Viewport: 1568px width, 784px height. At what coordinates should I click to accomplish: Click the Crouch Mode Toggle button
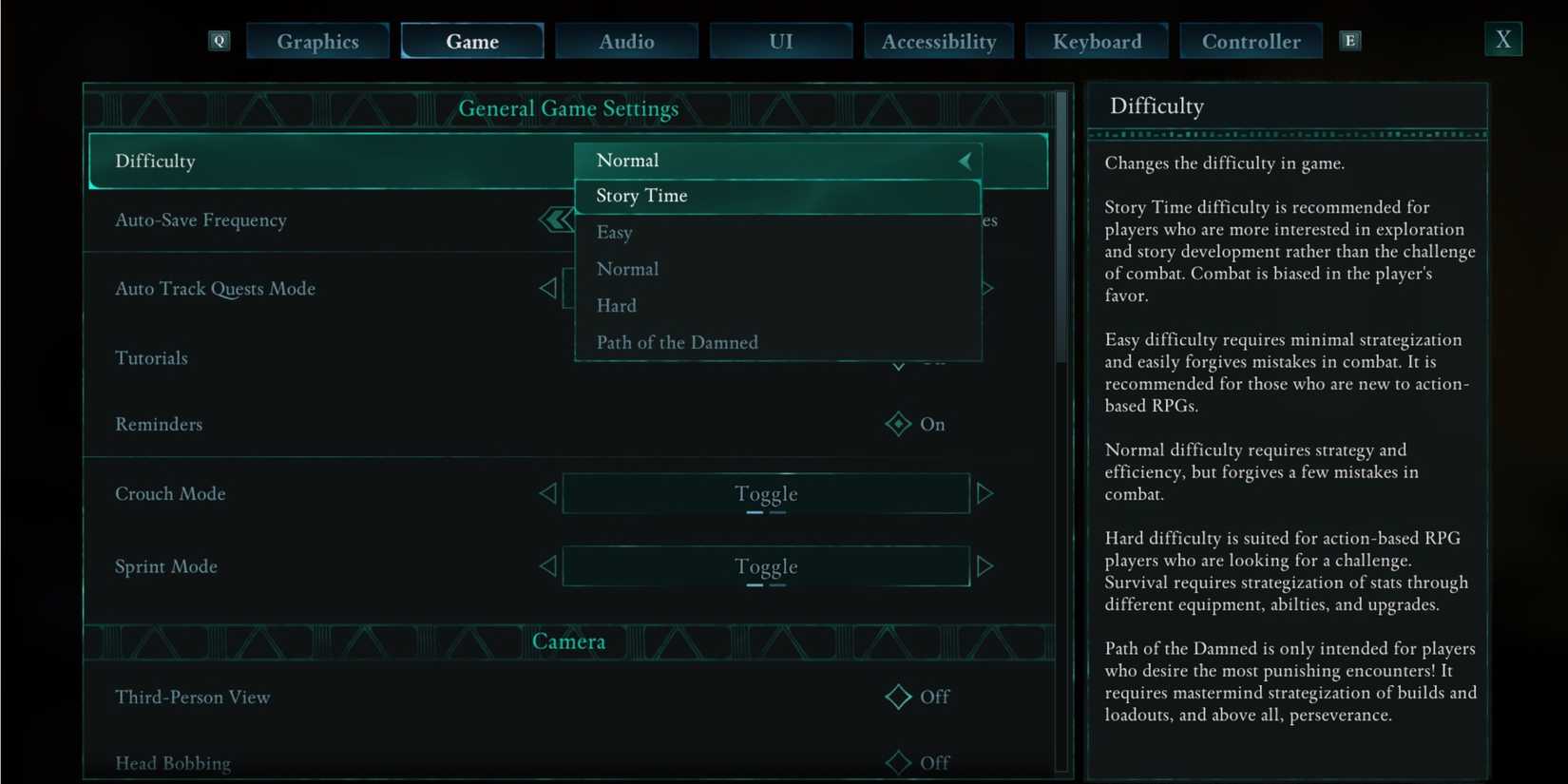[x=766, y=493]
